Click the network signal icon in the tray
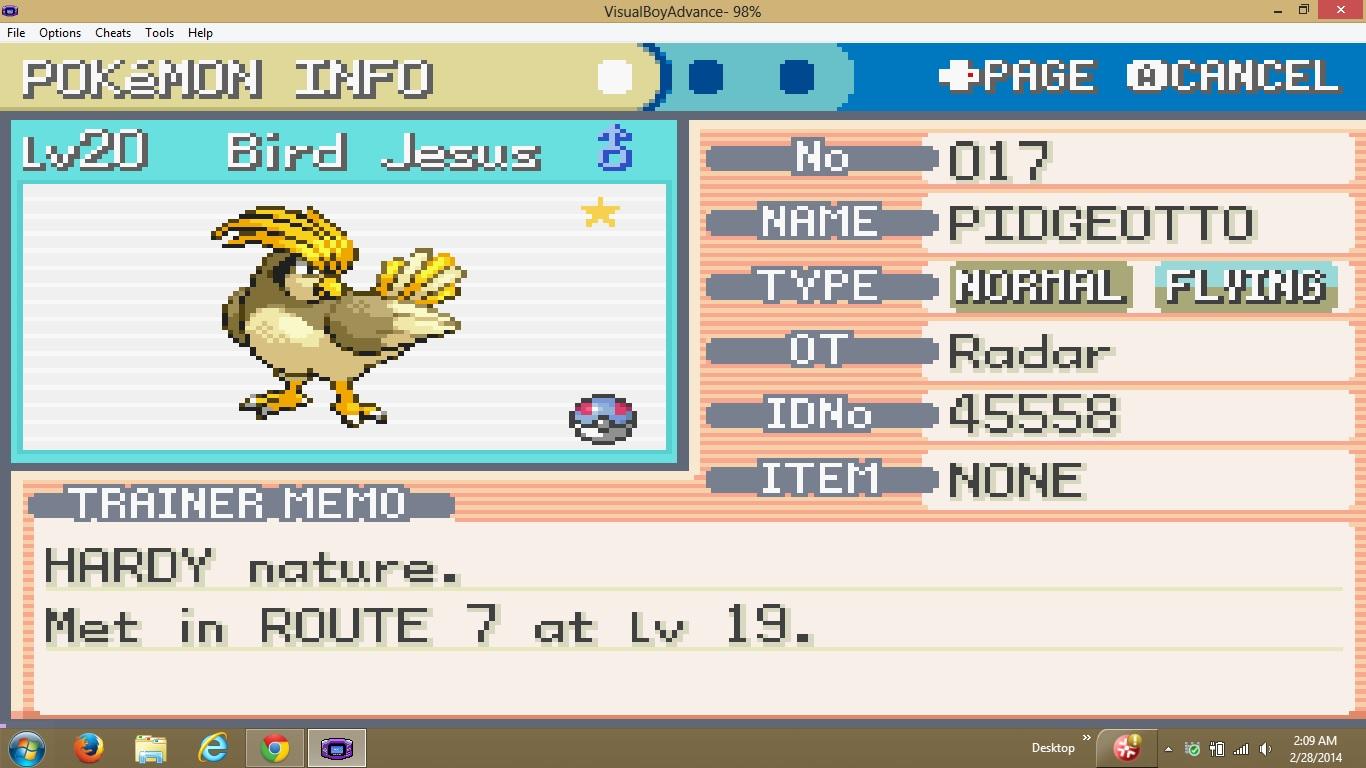1366x768 pixels. tap(1240, 748)
